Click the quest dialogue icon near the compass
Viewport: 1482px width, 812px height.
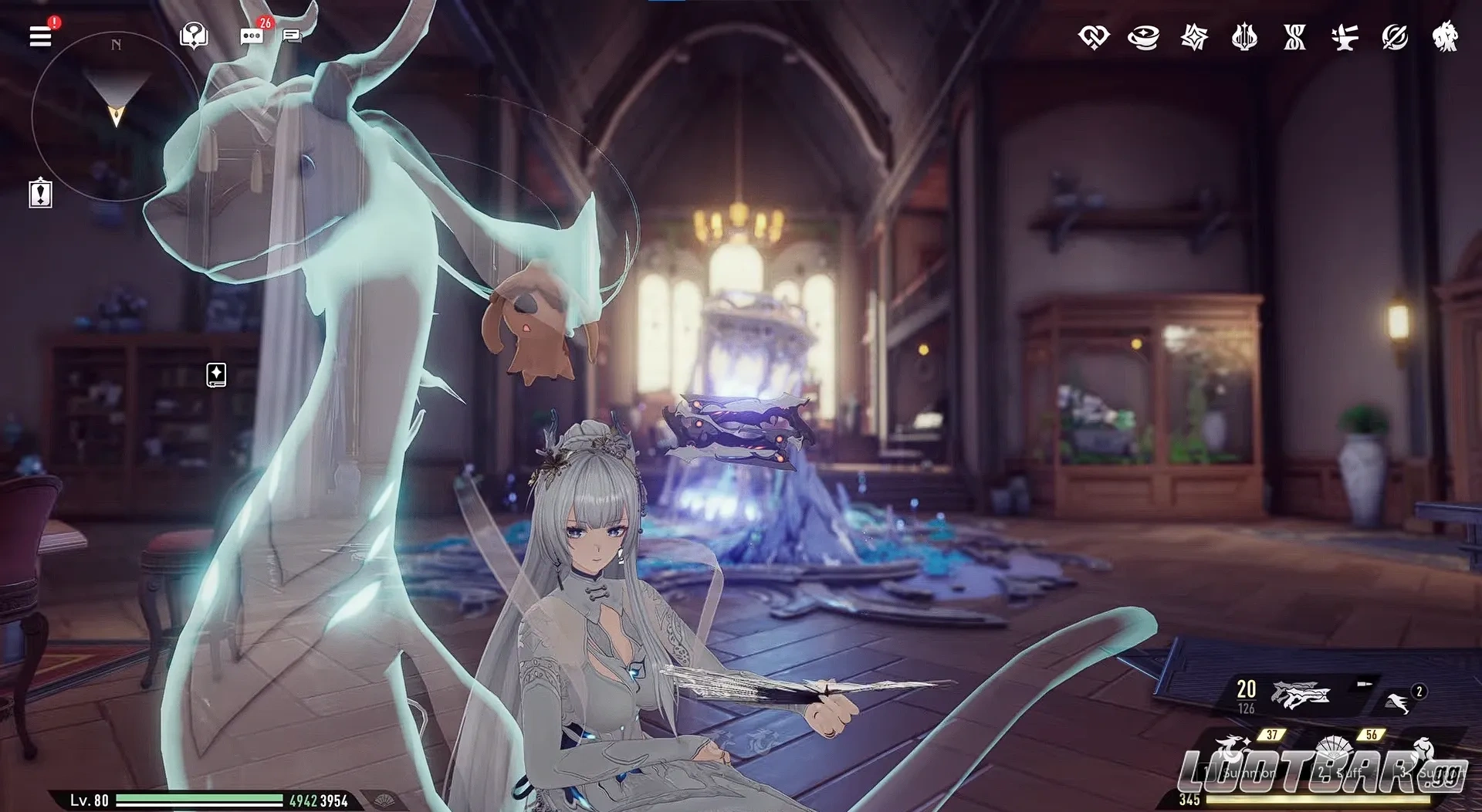coord(195,35)
